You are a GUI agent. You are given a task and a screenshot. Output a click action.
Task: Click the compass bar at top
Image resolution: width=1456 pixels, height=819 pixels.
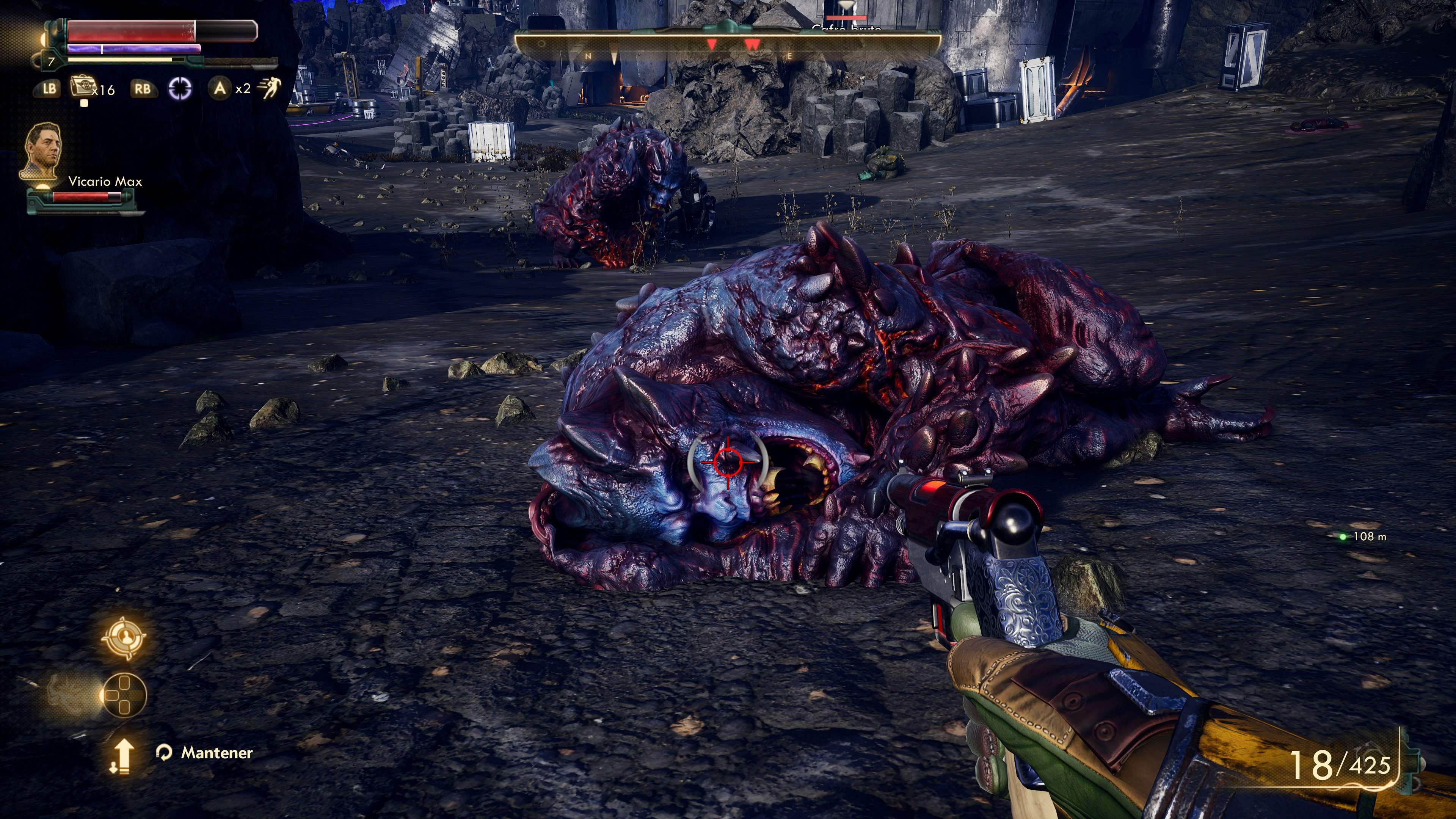pyautogui.click(x=728, y=45)
